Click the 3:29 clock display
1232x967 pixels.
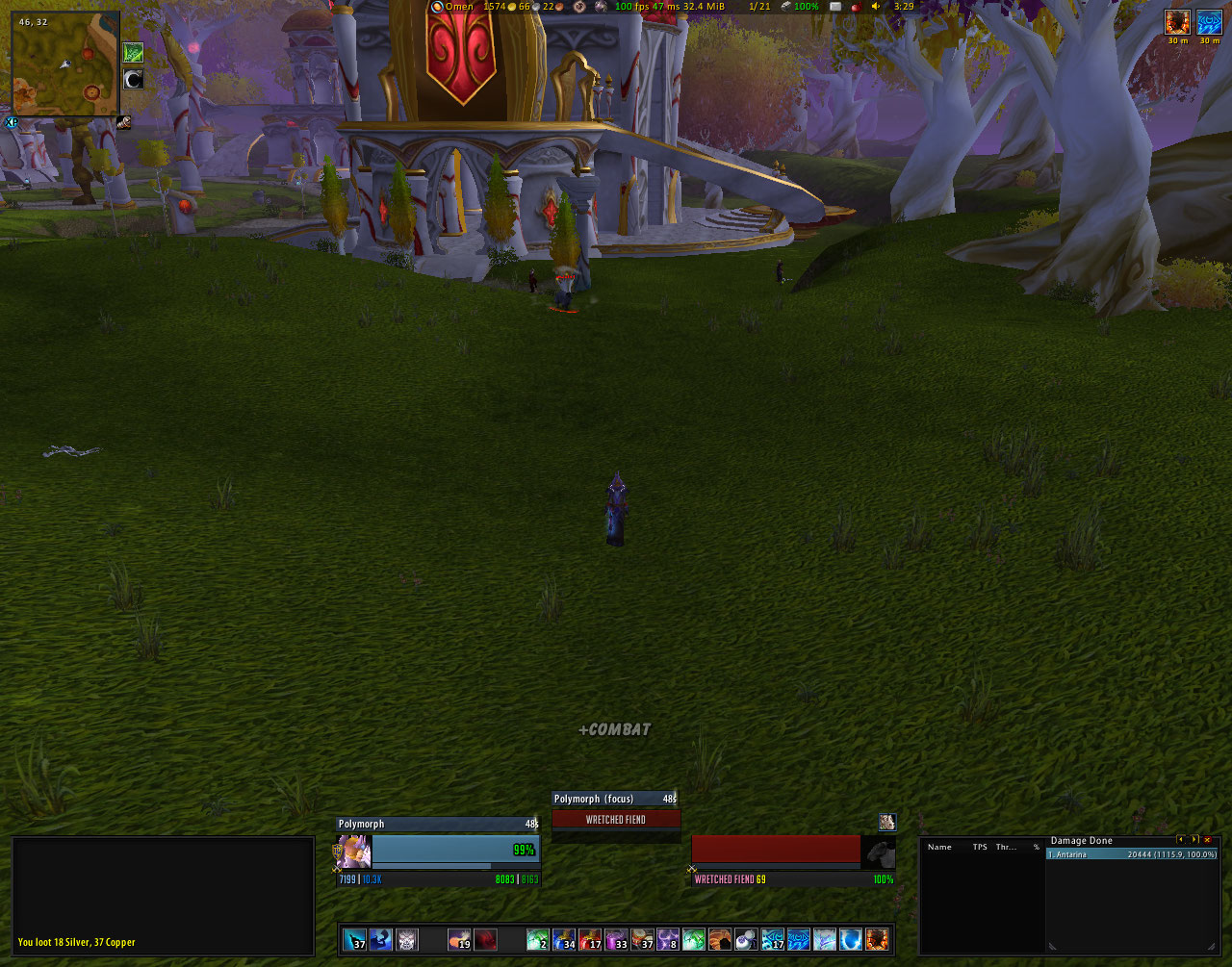pos(904,6)
